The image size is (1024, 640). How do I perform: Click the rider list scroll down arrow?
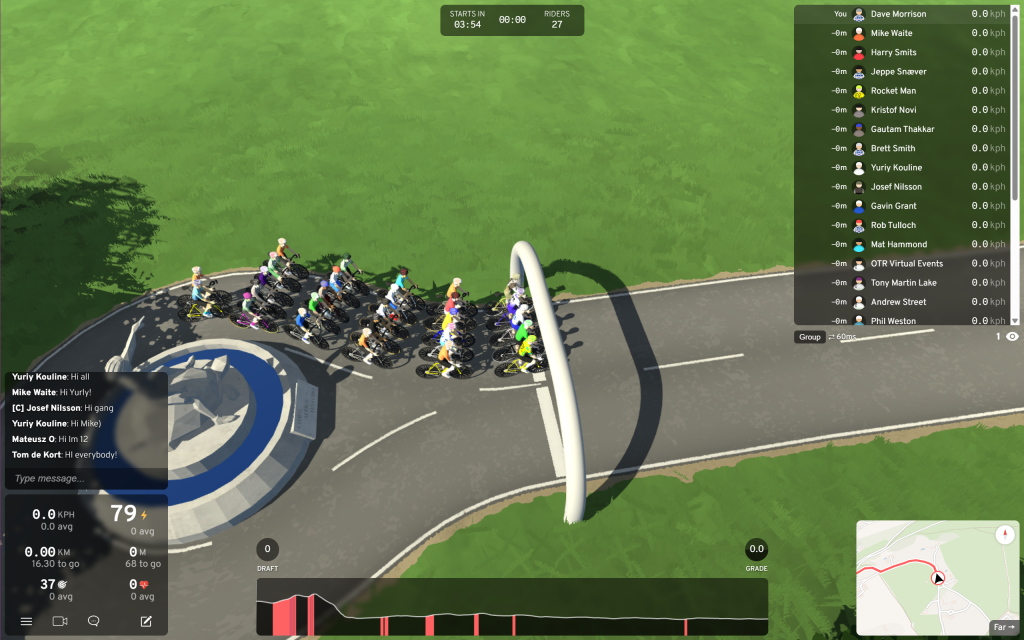click(1015, 320)
